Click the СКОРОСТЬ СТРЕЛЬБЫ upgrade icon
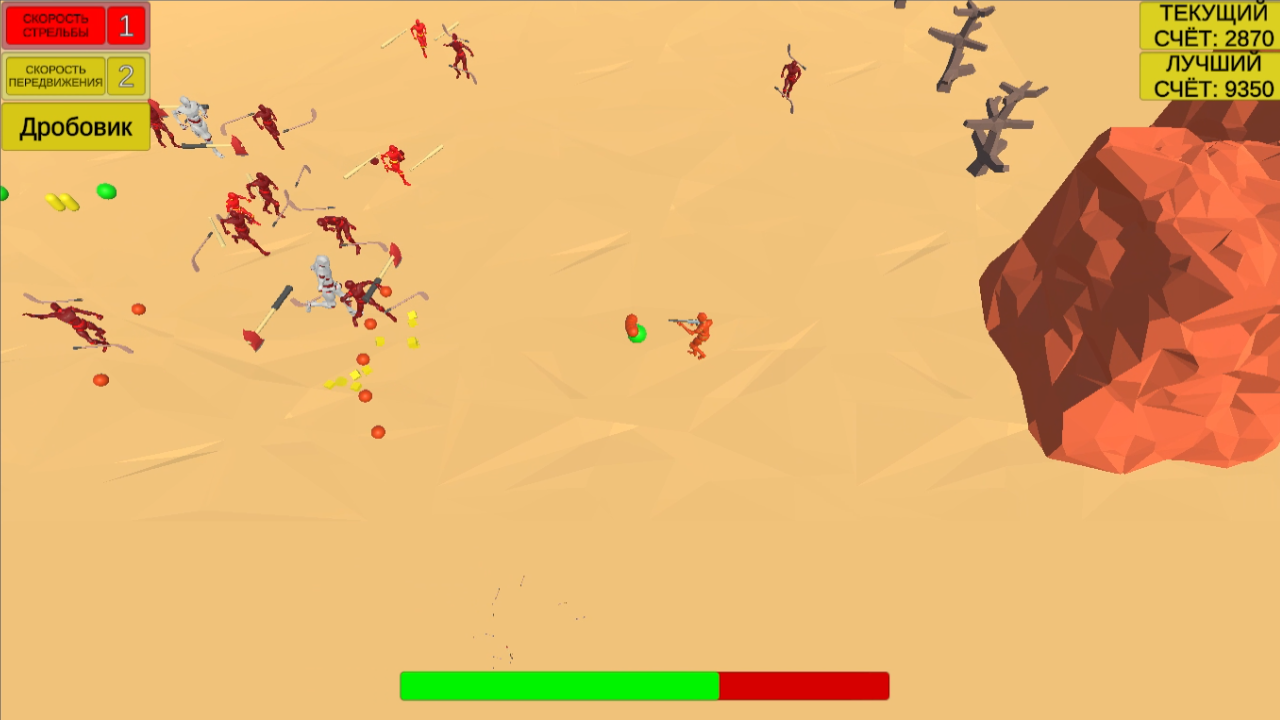 click(55, 25)
